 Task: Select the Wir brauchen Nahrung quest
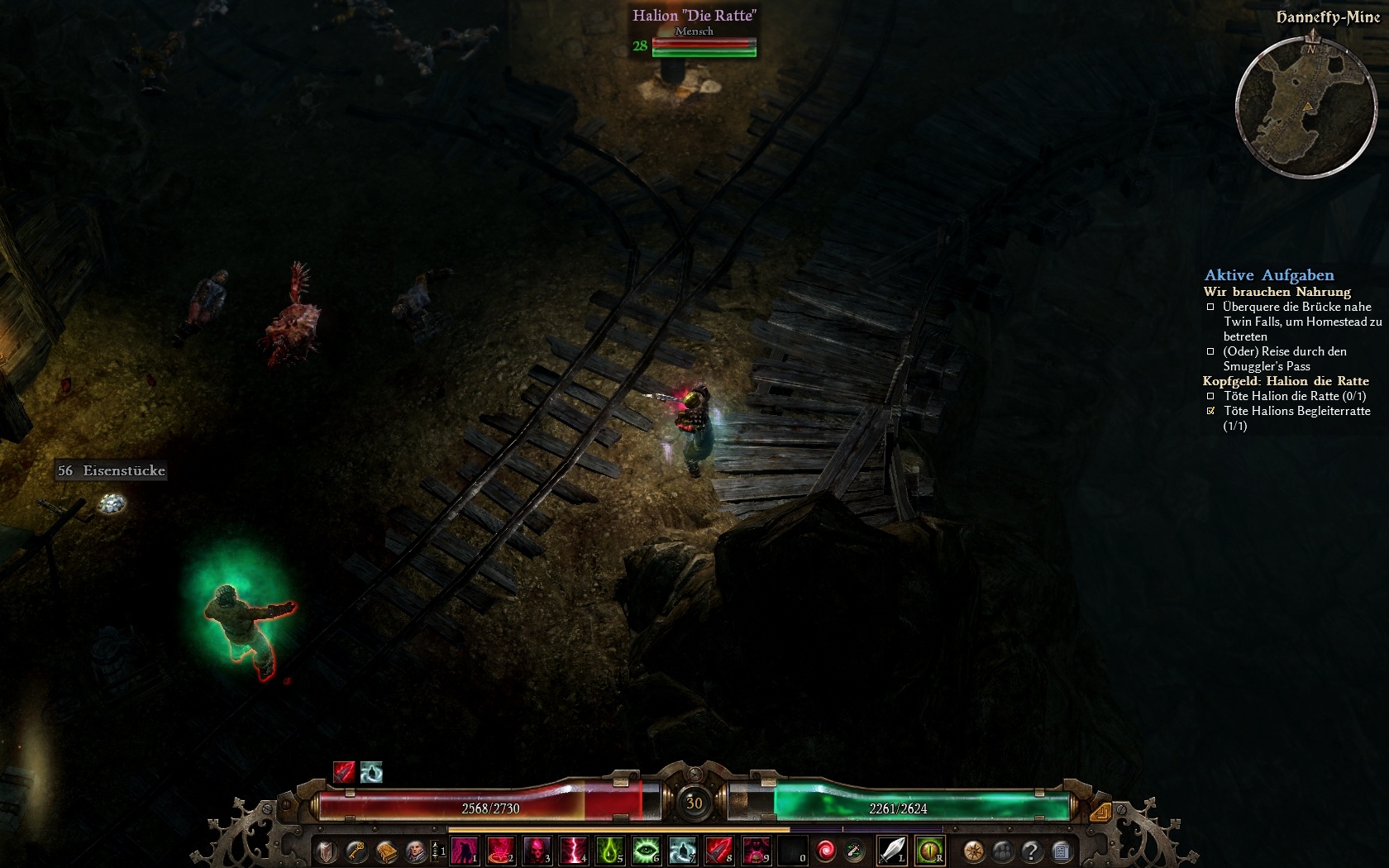[1277, 292]
